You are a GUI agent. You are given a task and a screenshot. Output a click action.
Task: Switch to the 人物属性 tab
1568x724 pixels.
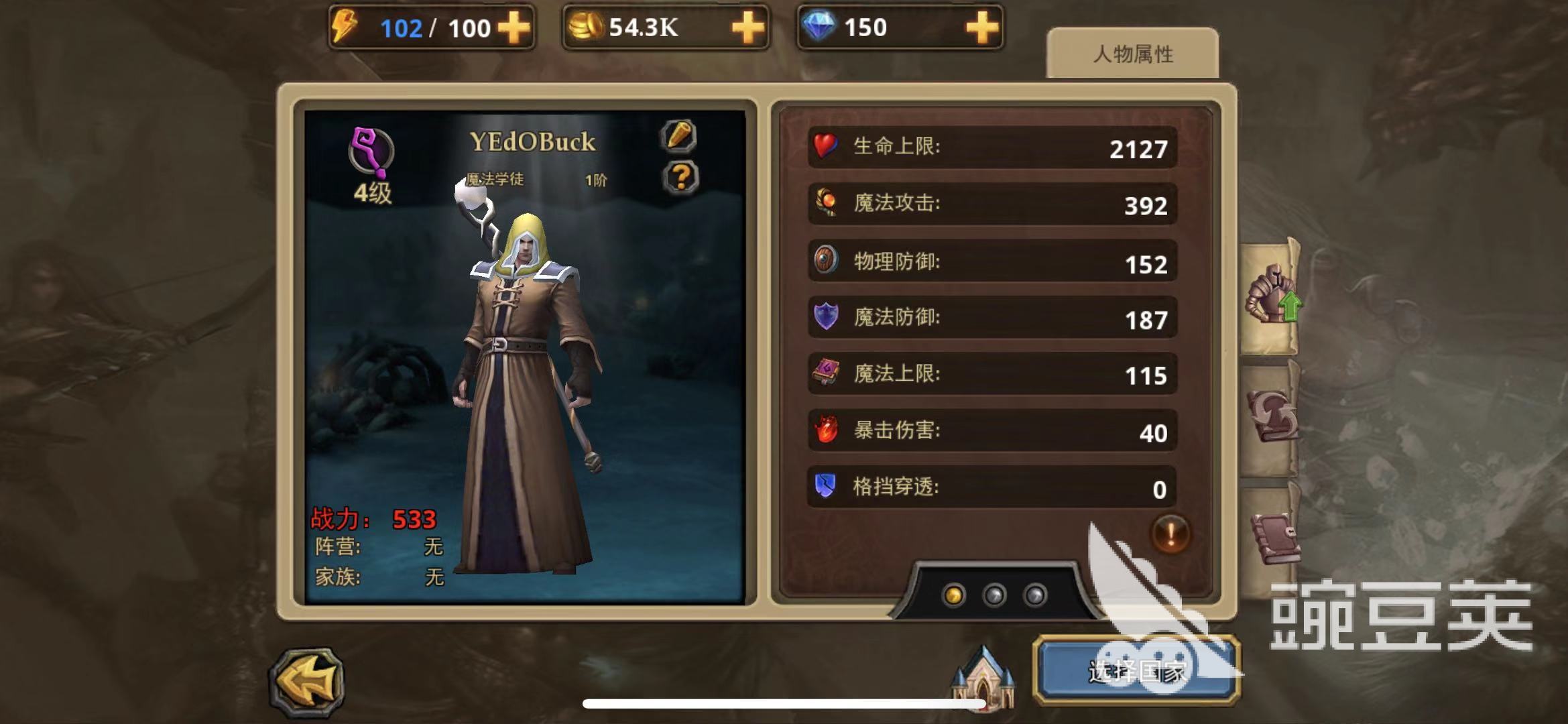(1134, 56)
